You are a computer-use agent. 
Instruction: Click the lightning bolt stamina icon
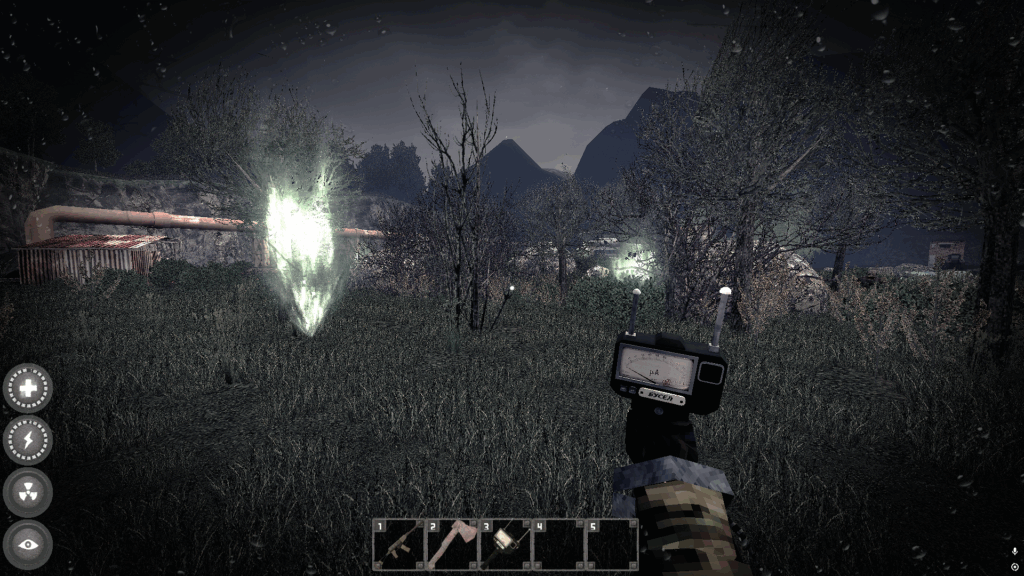pyautogui.click(x=28, y=440)
